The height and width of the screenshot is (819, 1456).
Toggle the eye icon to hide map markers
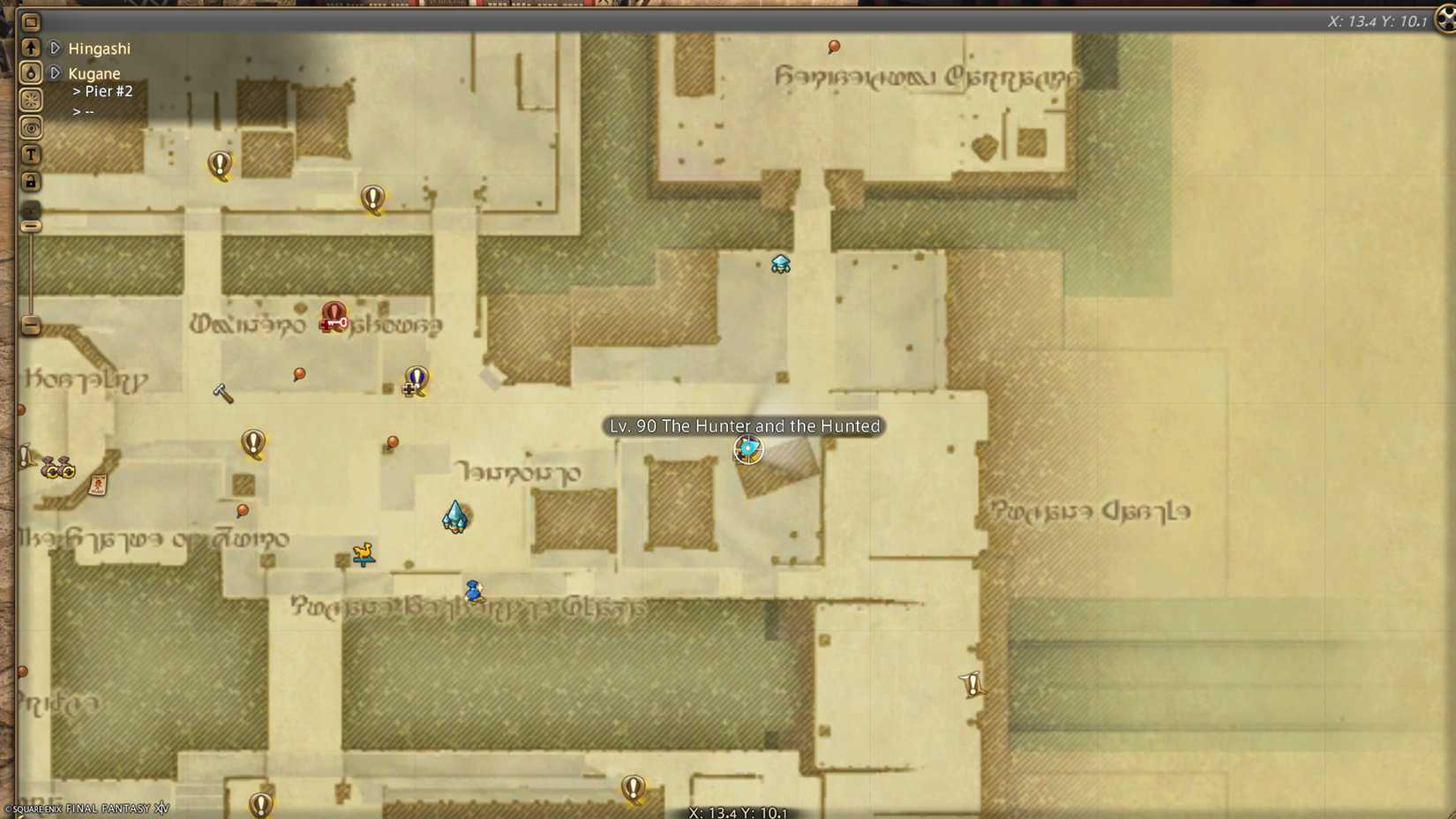pyautogui.click(x=31, y=127)
